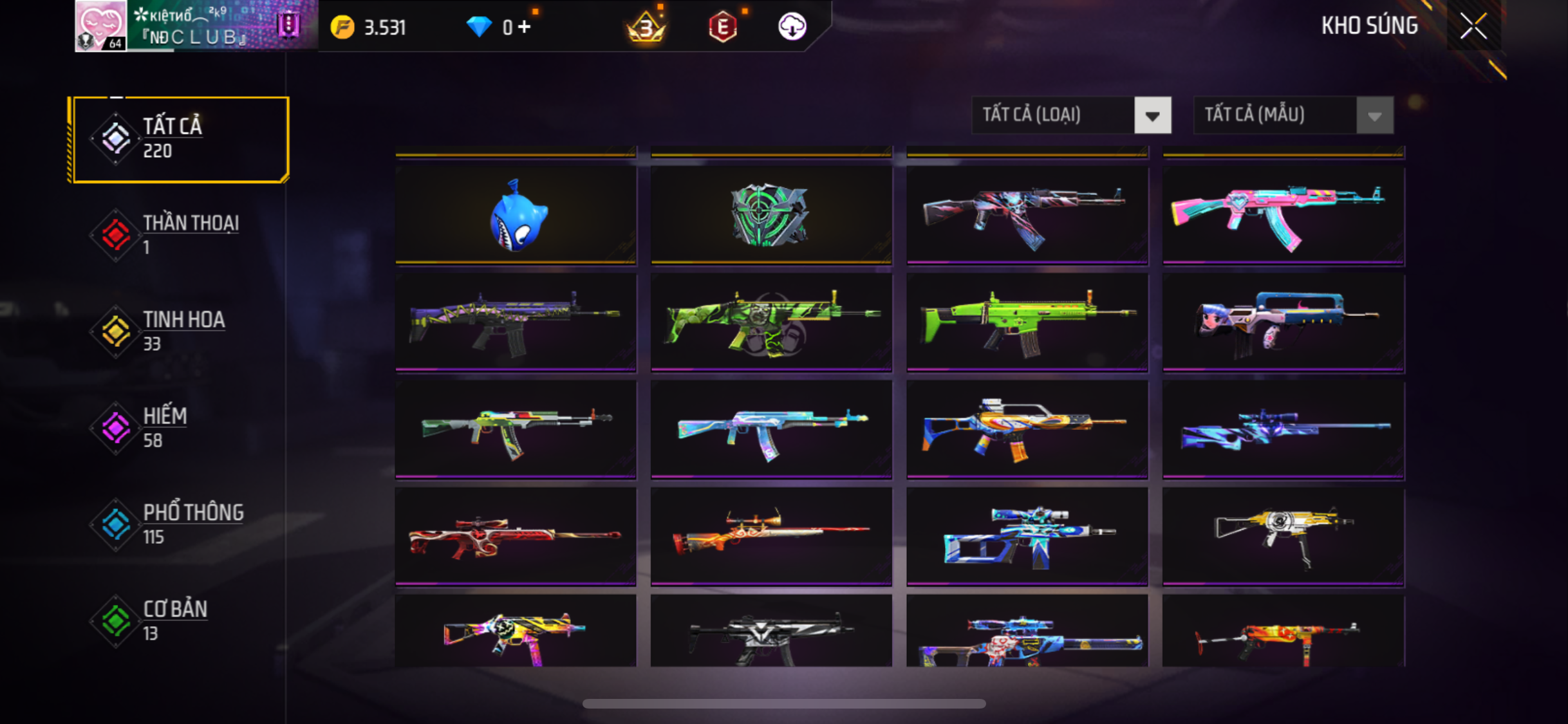The height and width of the screenshot is (724, 1568).
Task: Select the solid lime green SCAR skin
Action: [1027, 322]
